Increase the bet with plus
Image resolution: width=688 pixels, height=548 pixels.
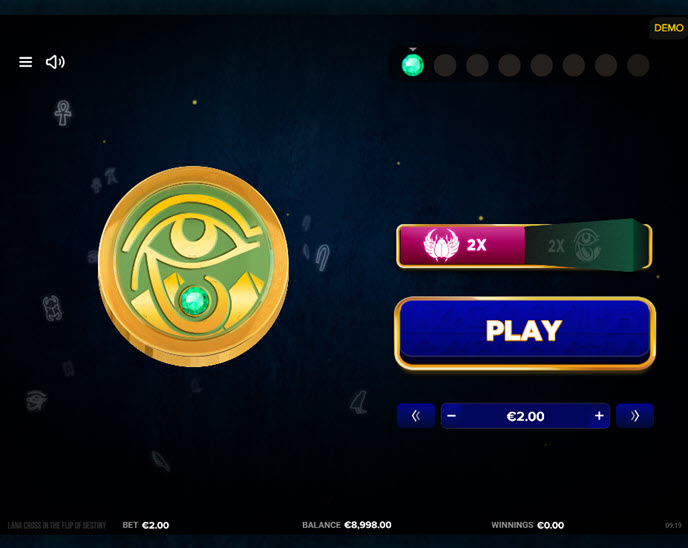[x=599, y=416]
